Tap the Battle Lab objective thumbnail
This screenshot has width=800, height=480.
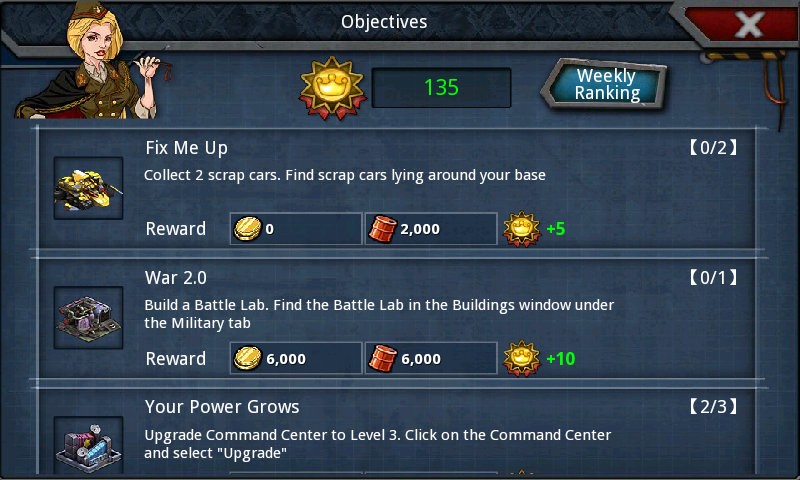88,318
